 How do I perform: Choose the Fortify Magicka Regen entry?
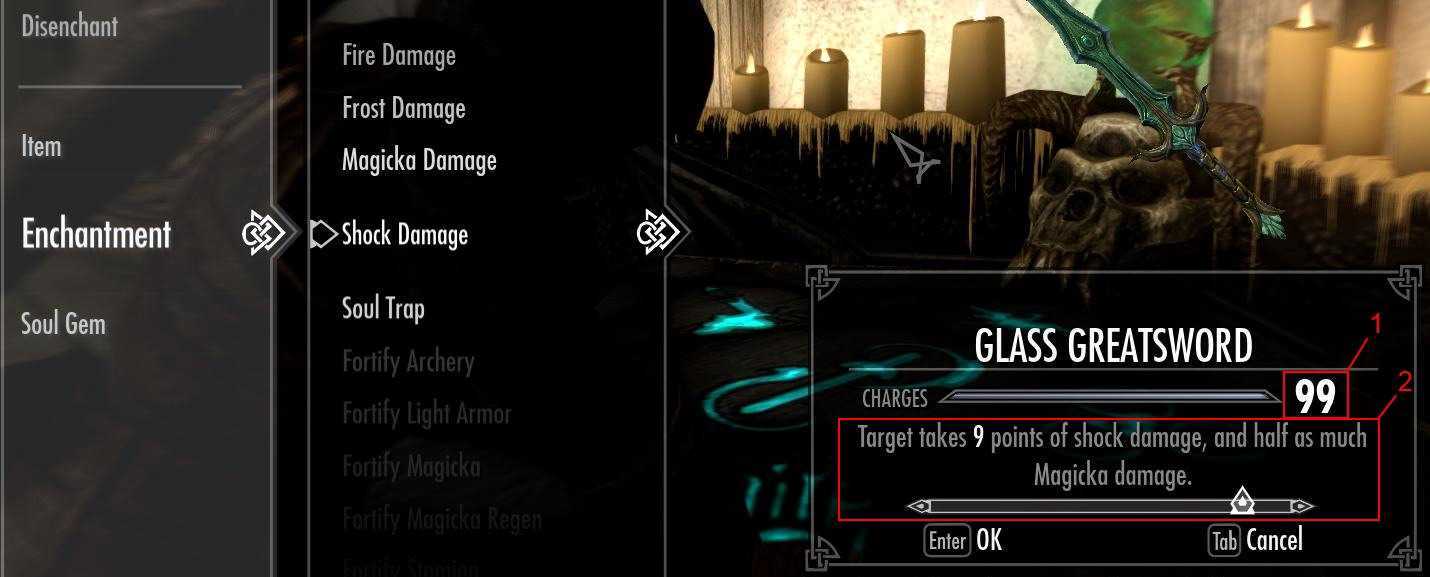pos(441,519)
